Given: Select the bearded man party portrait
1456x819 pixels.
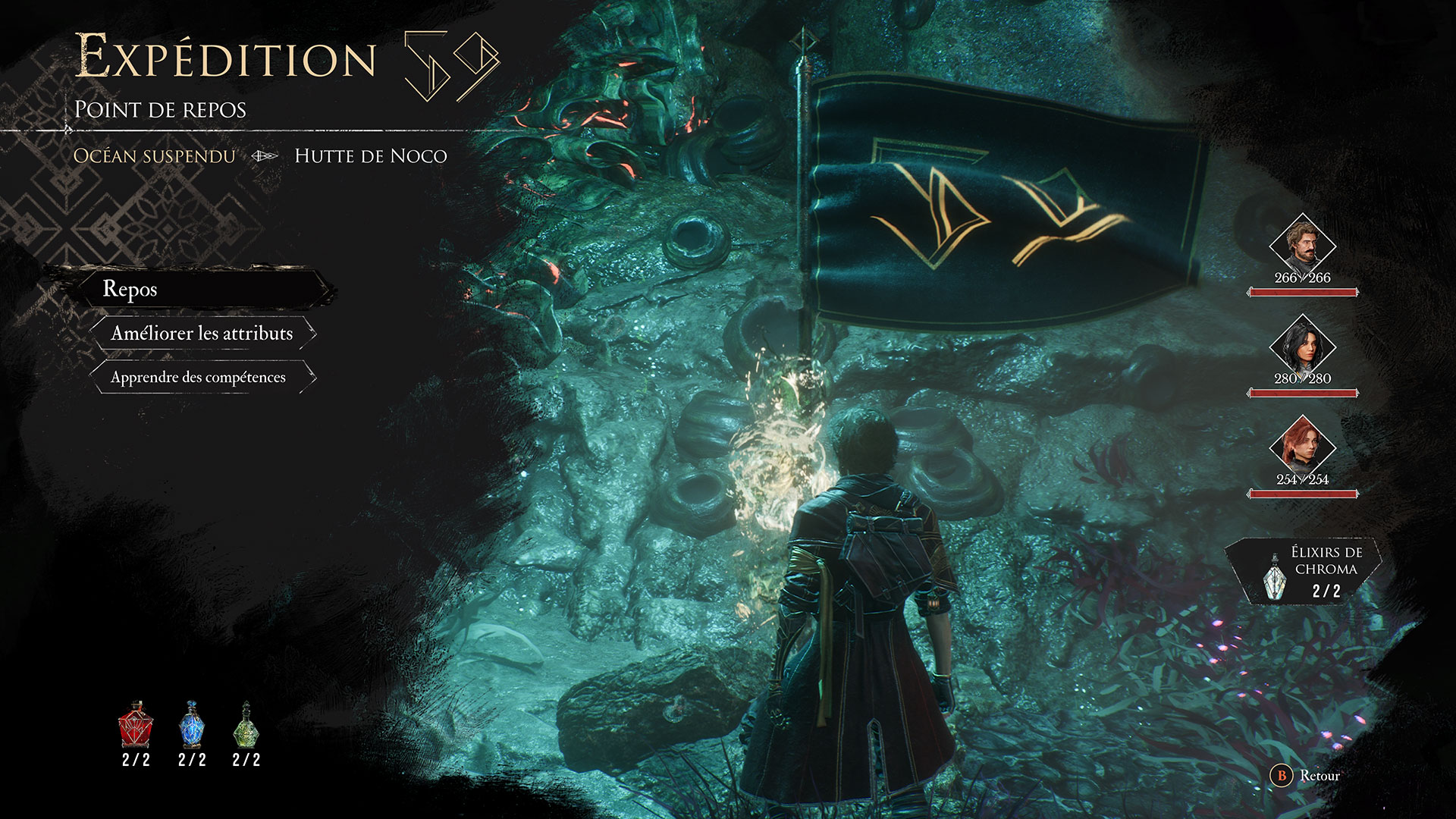Looking at the screenshot, I should (1302, 244).
